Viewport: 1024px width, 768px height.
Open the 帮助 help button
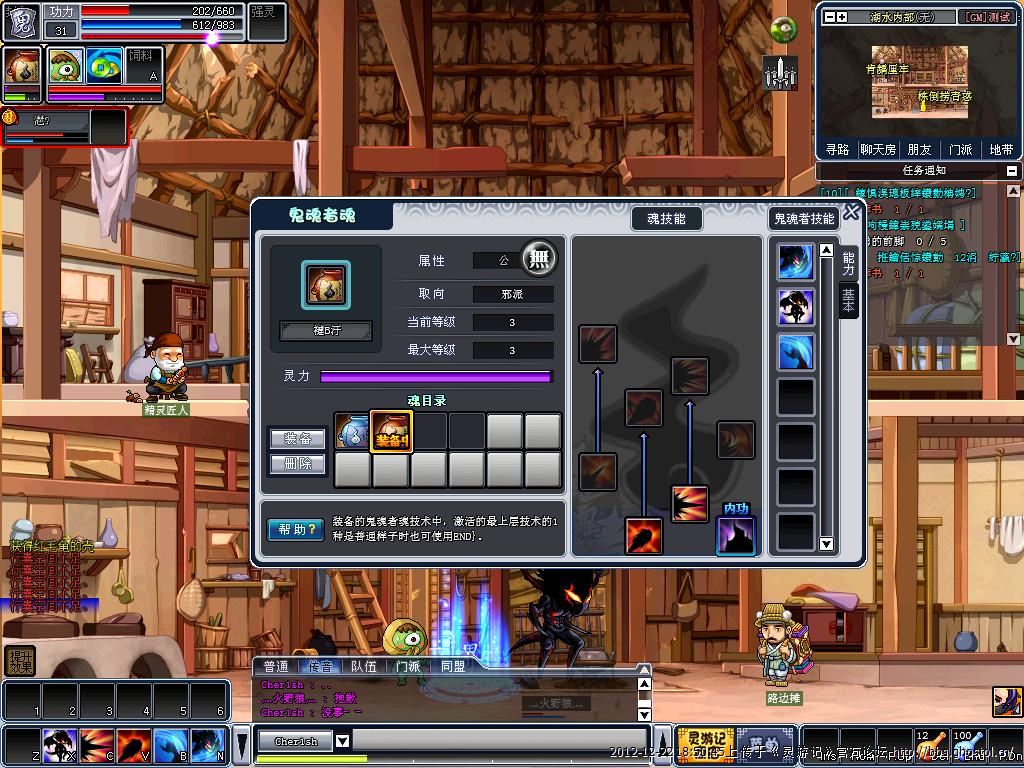click(295, 529)
